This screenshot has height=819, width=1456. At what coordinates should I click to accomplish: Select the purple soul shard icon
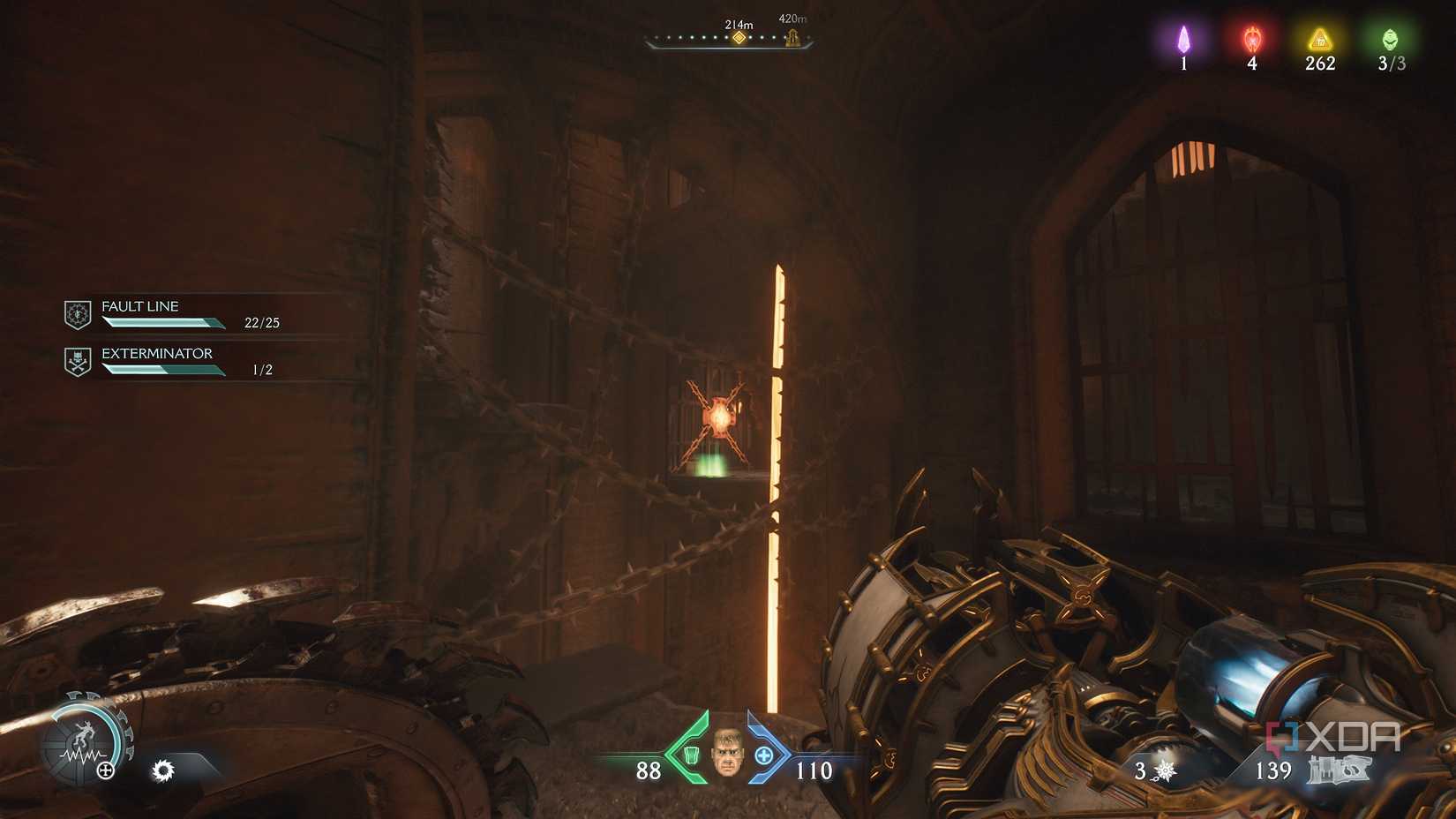[1183, 40]
